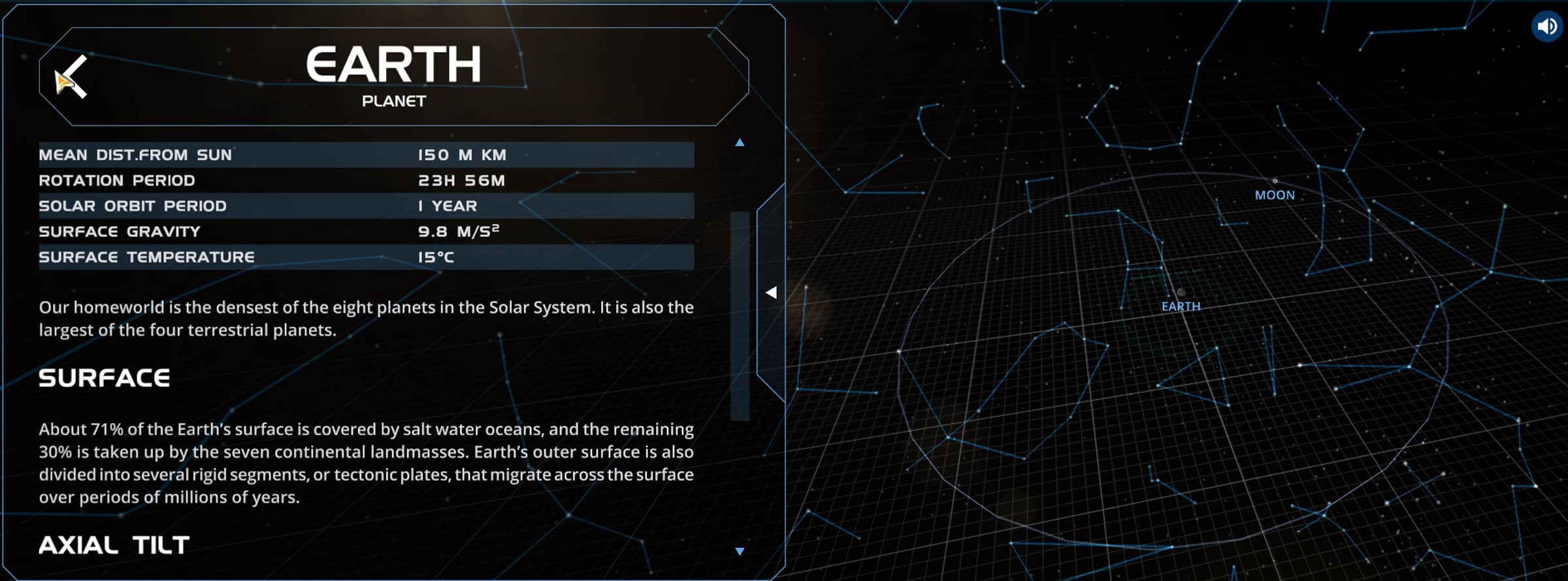1568x581 pixels.
Task: Click the scroll-down arrow of the info panel
Action: (x=740, y=552)
